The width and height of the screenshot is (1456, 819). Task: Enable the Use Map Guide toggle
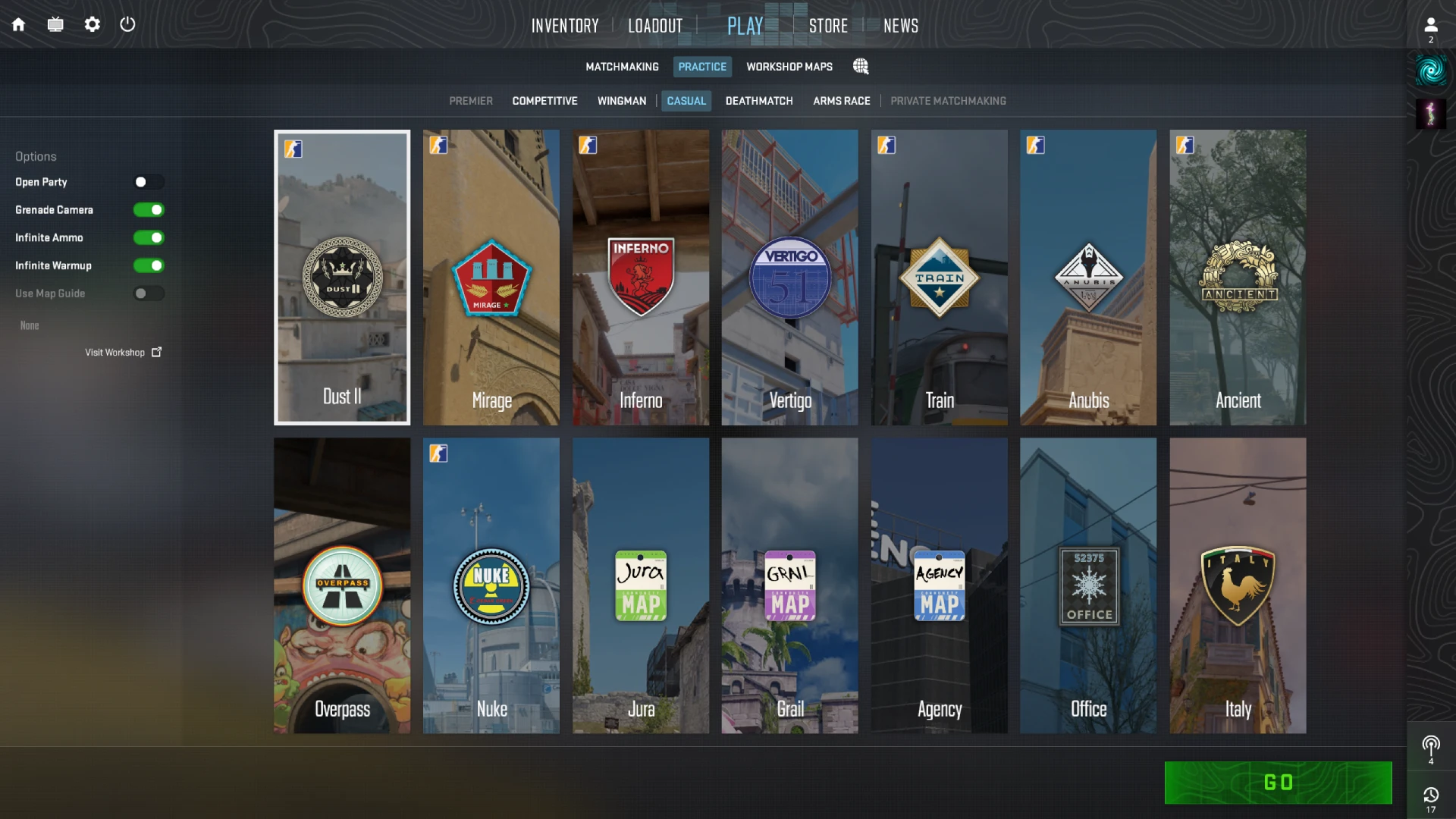pyautogui.click(x=149, y=293)
